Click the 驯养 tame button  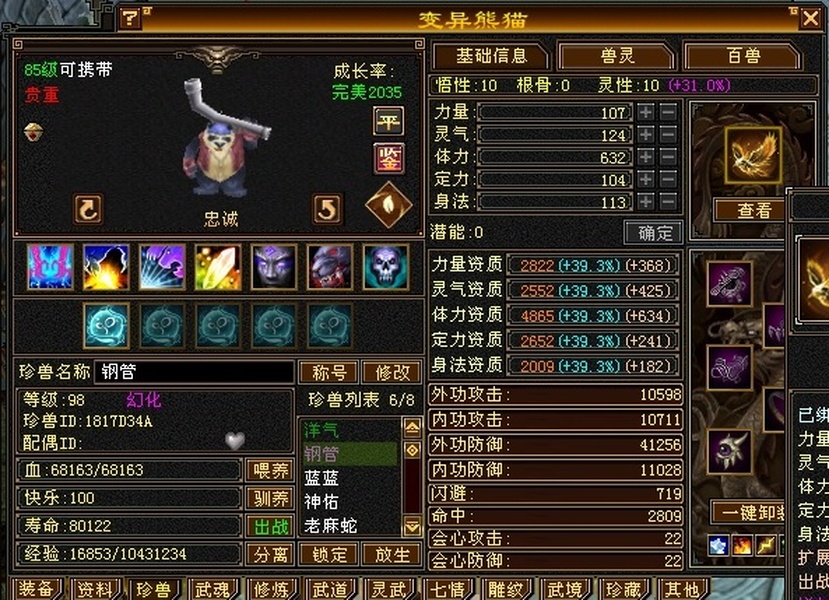270,498
